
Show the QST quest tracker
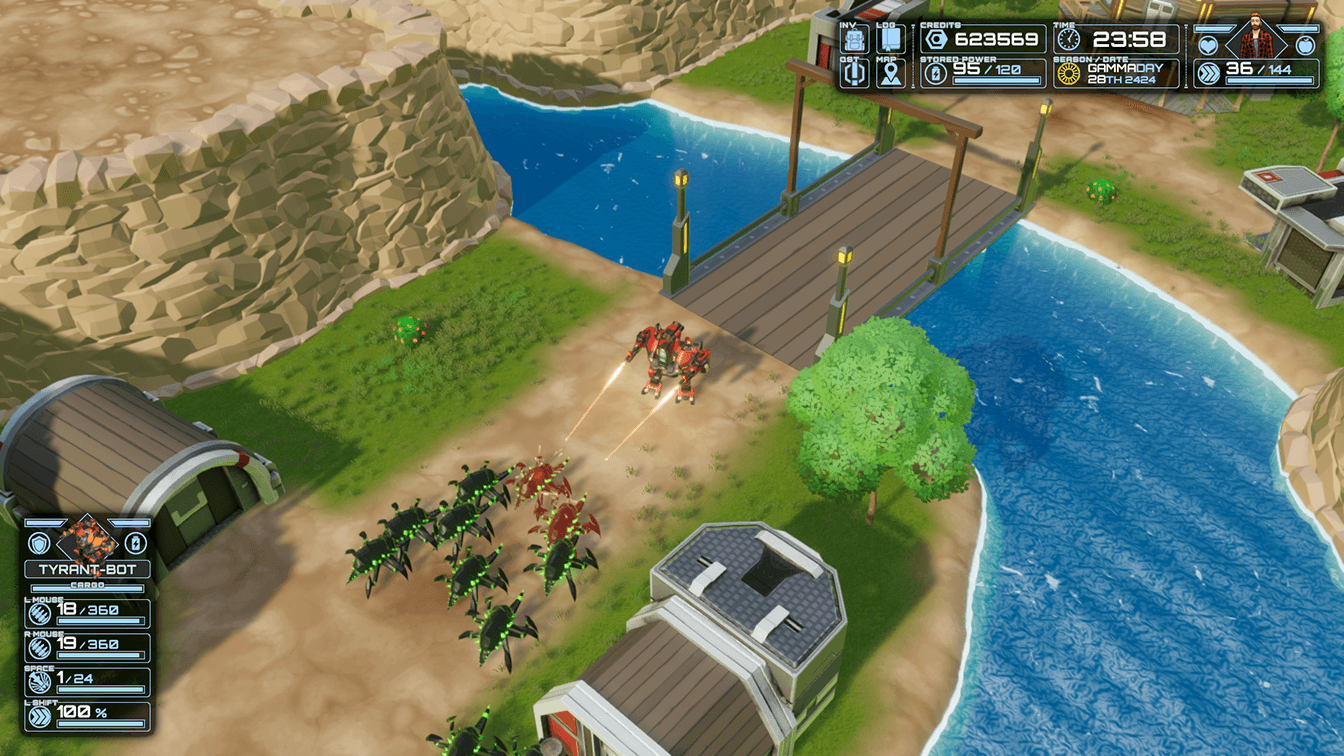click(854, 75)
